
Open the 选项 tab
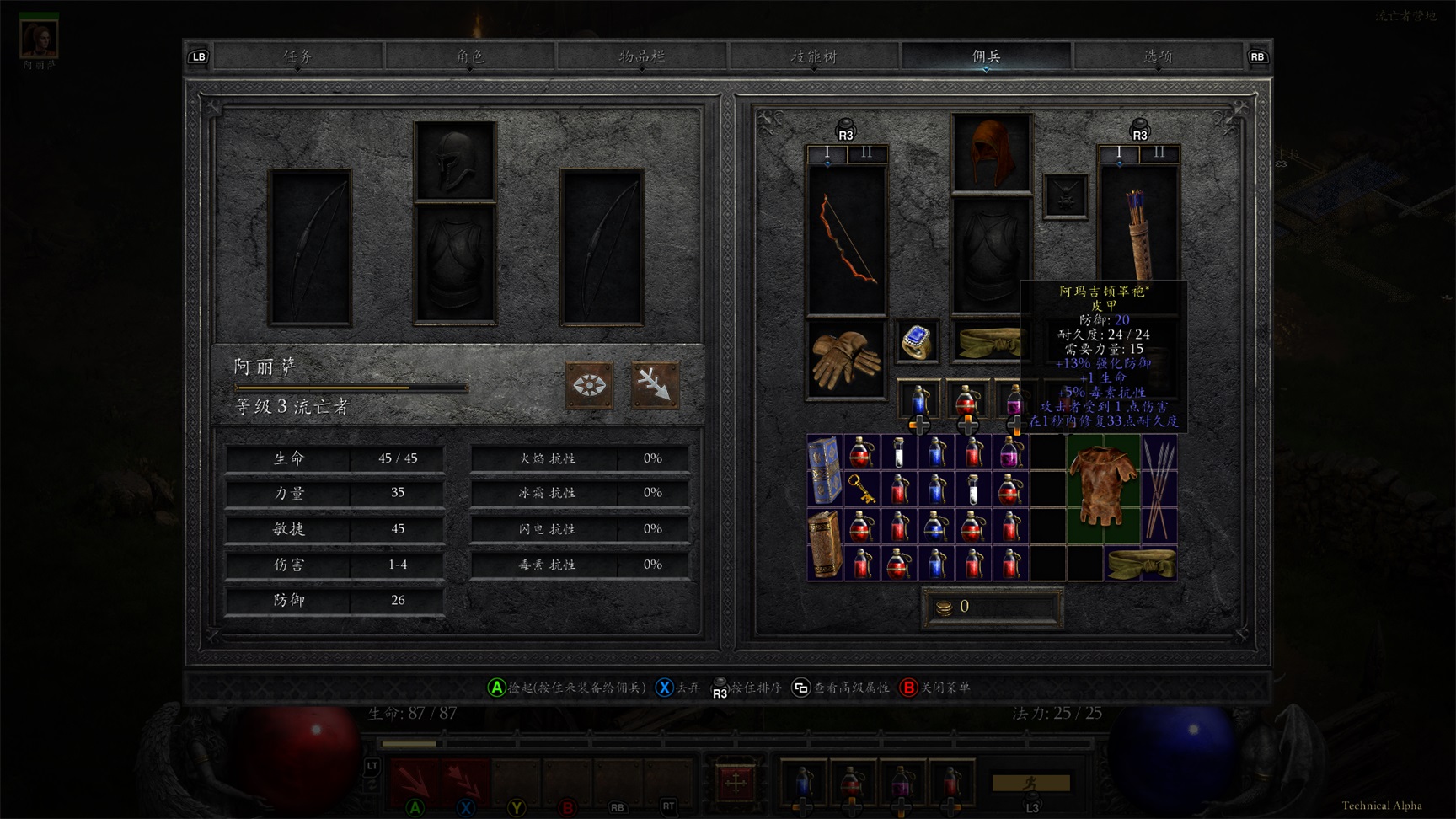1158,56
